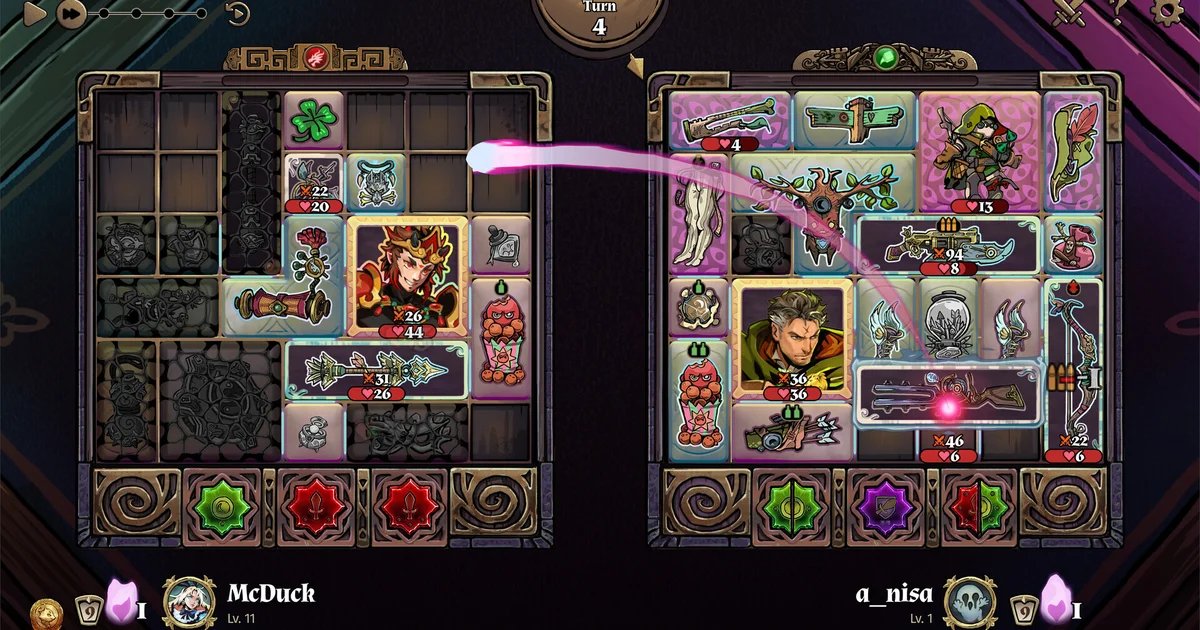Select McDuck's red-haired hero portrait tile
The height and width of the screenshot is (630, 1200).
tap(408, 275)
